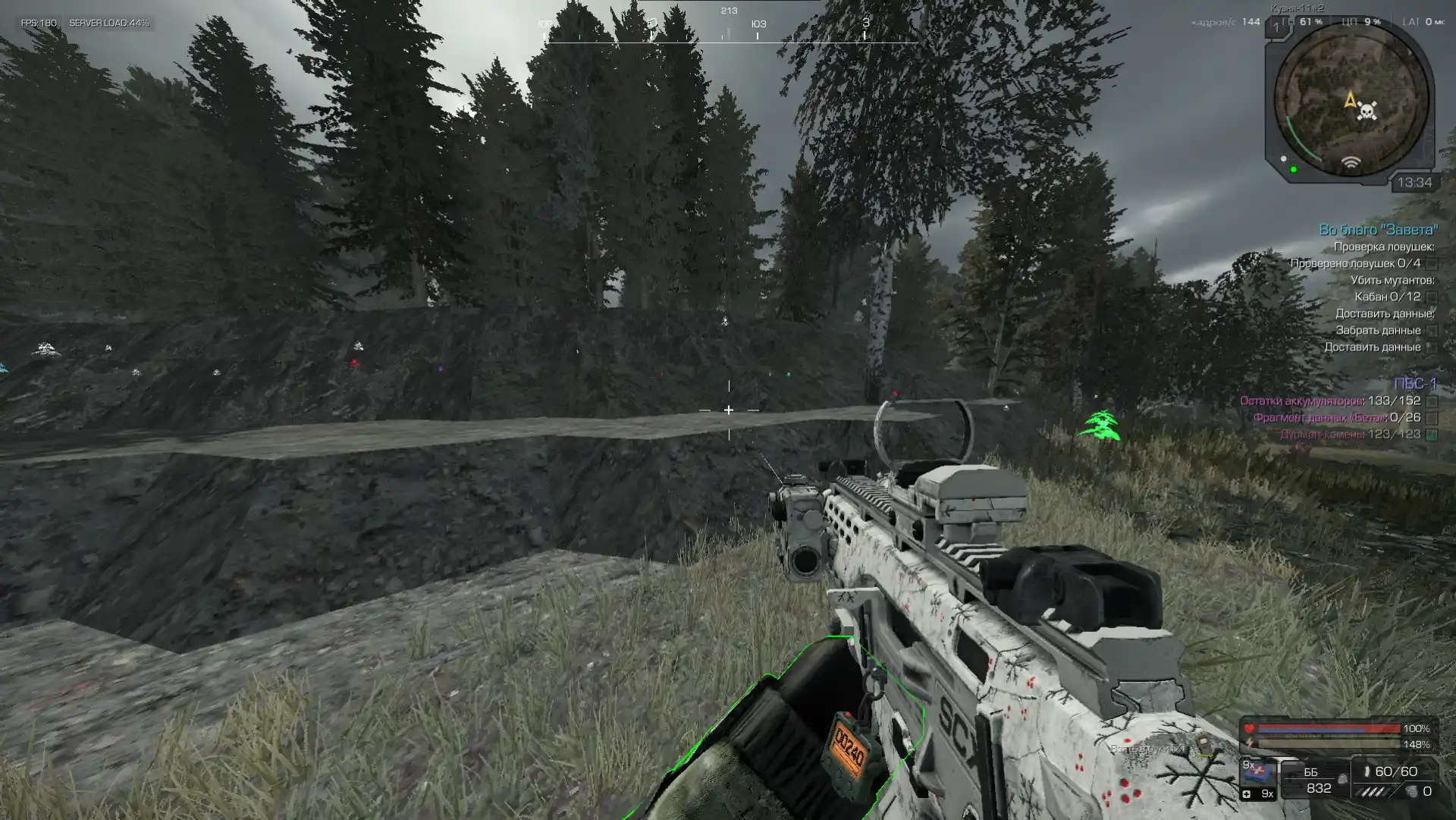The image size is (1456, 820).
Task: Click the yellow player arrow on the minimap
Action: click(1350, 99)
